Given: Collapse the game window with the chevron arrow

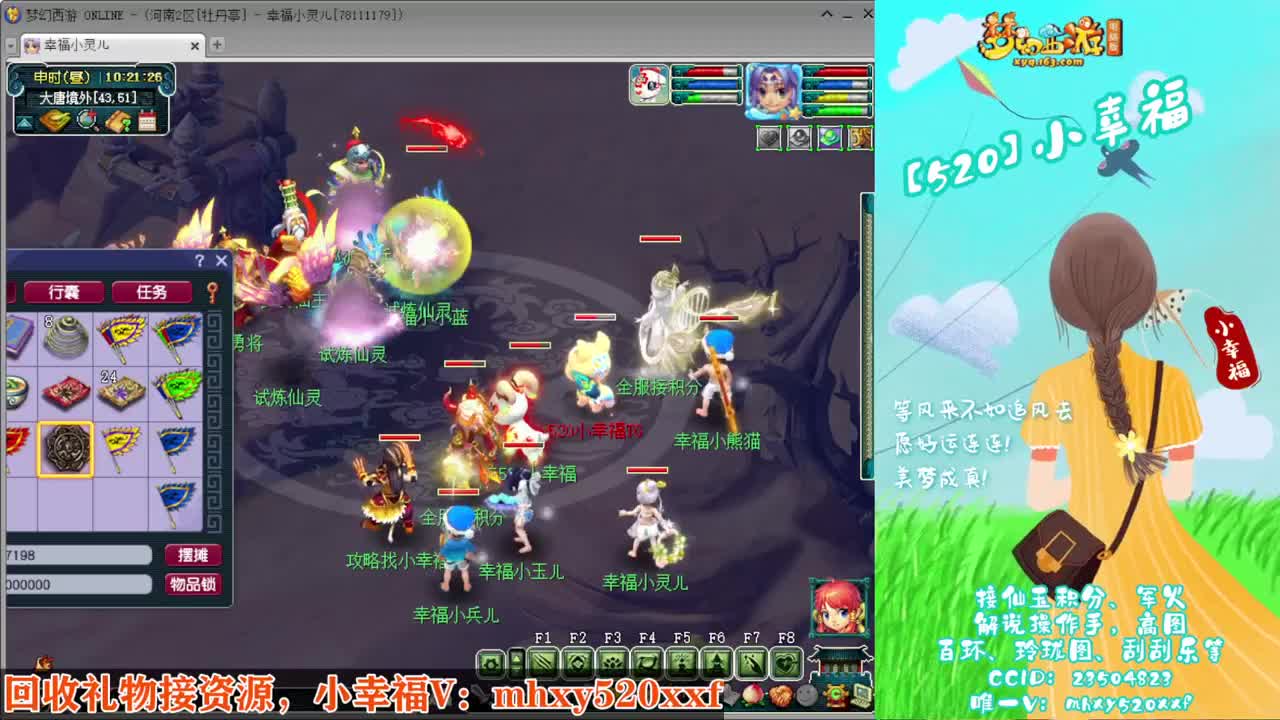Looking at the screenshot, I should pos(825,14).
